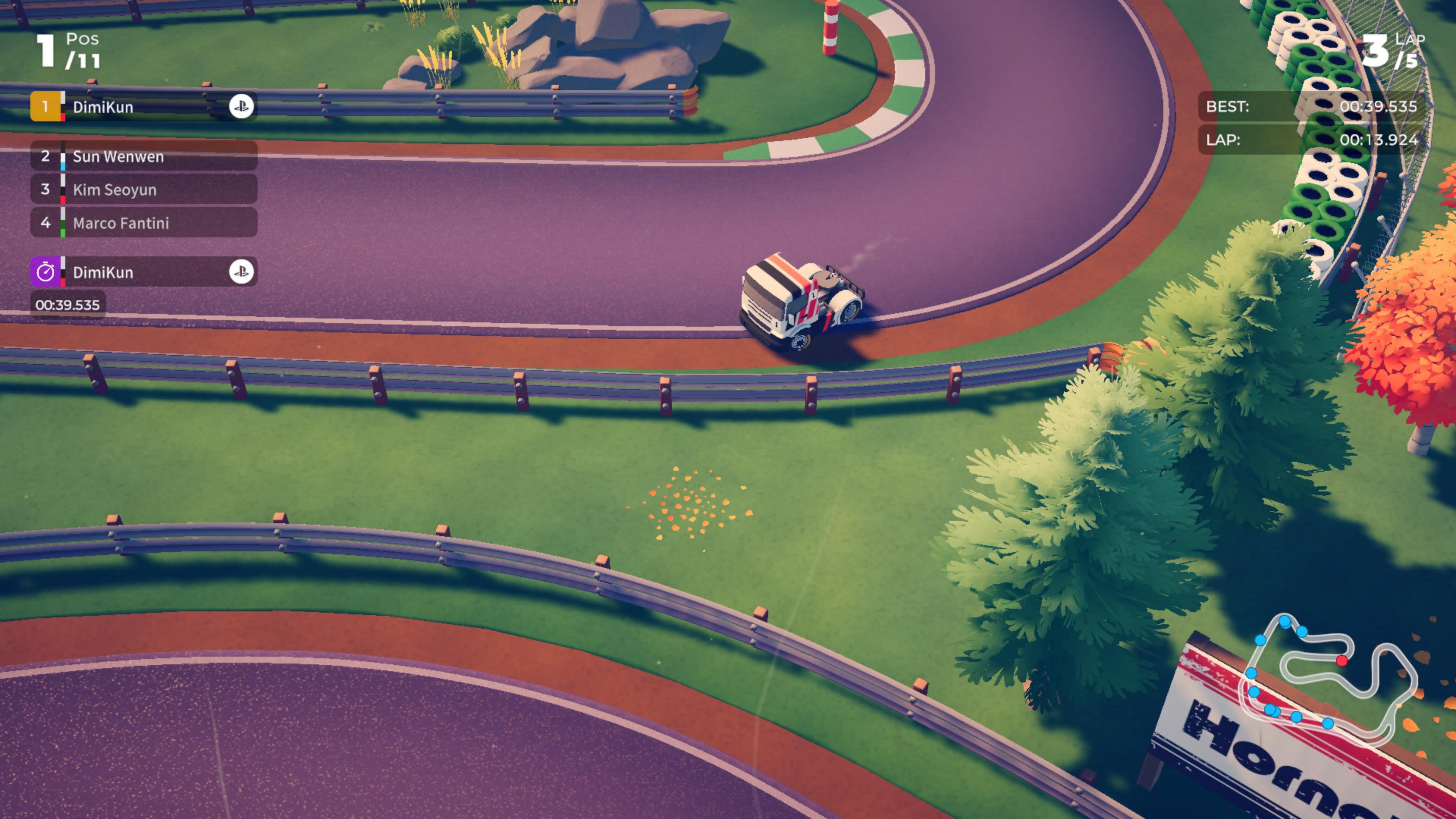Click the gold position 1 badge
1456x819 pixels.
(x=45, y=106)
